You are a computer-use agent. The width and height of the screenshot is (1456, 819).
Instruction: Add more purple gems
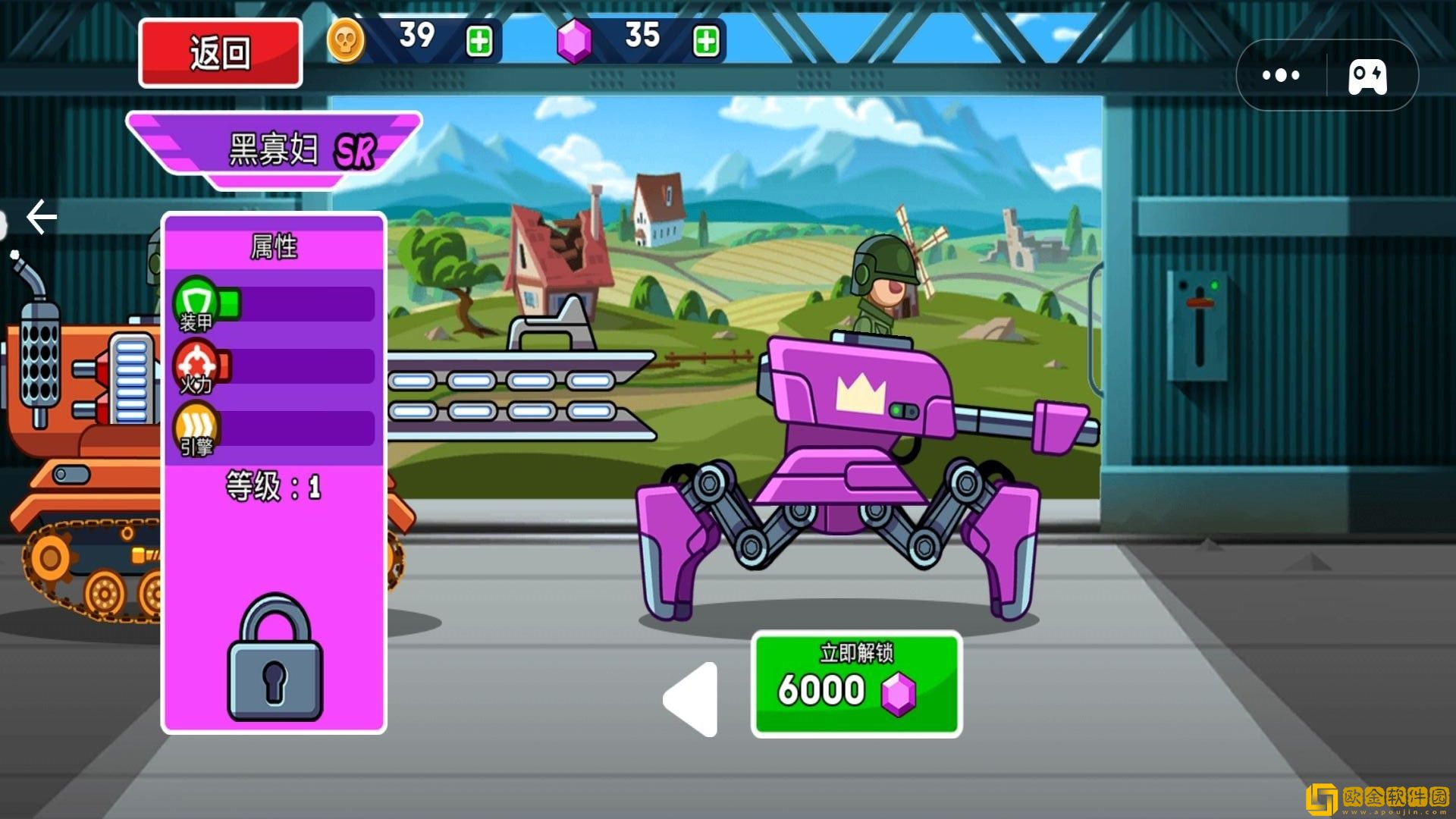(x=706, y=41)
